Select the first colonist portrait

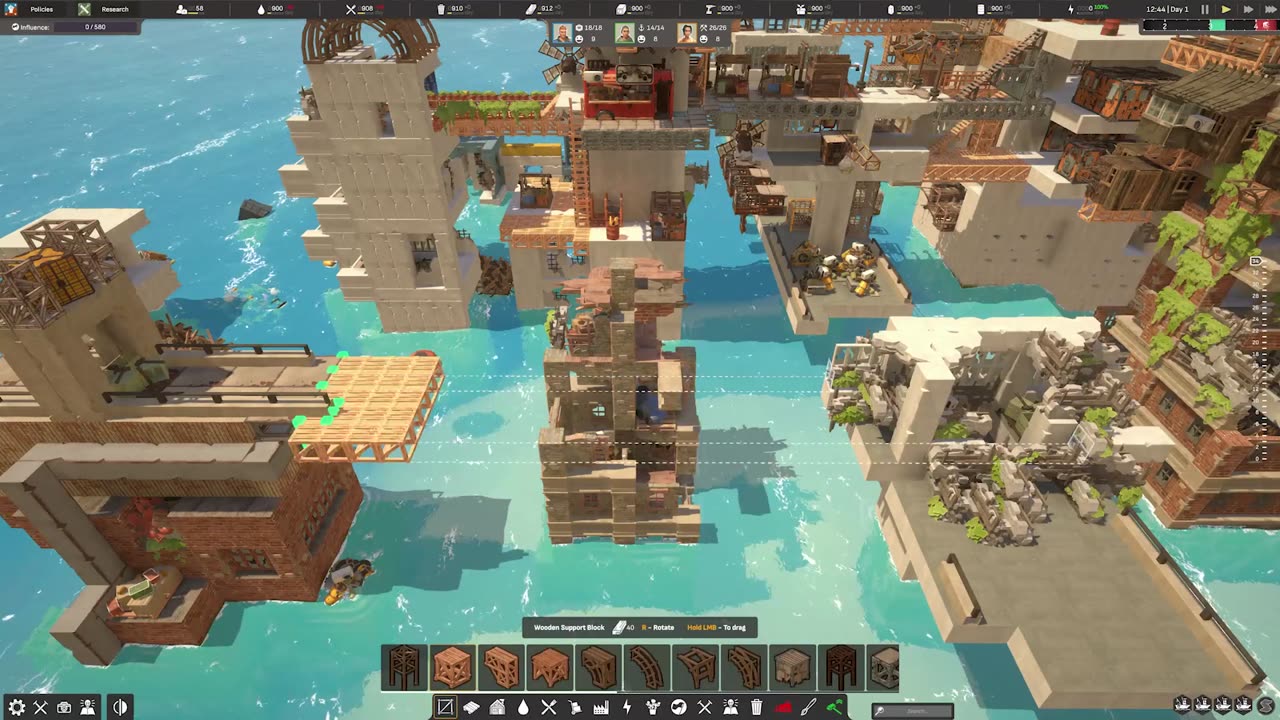pyautogui.click(x=562, y=33)
